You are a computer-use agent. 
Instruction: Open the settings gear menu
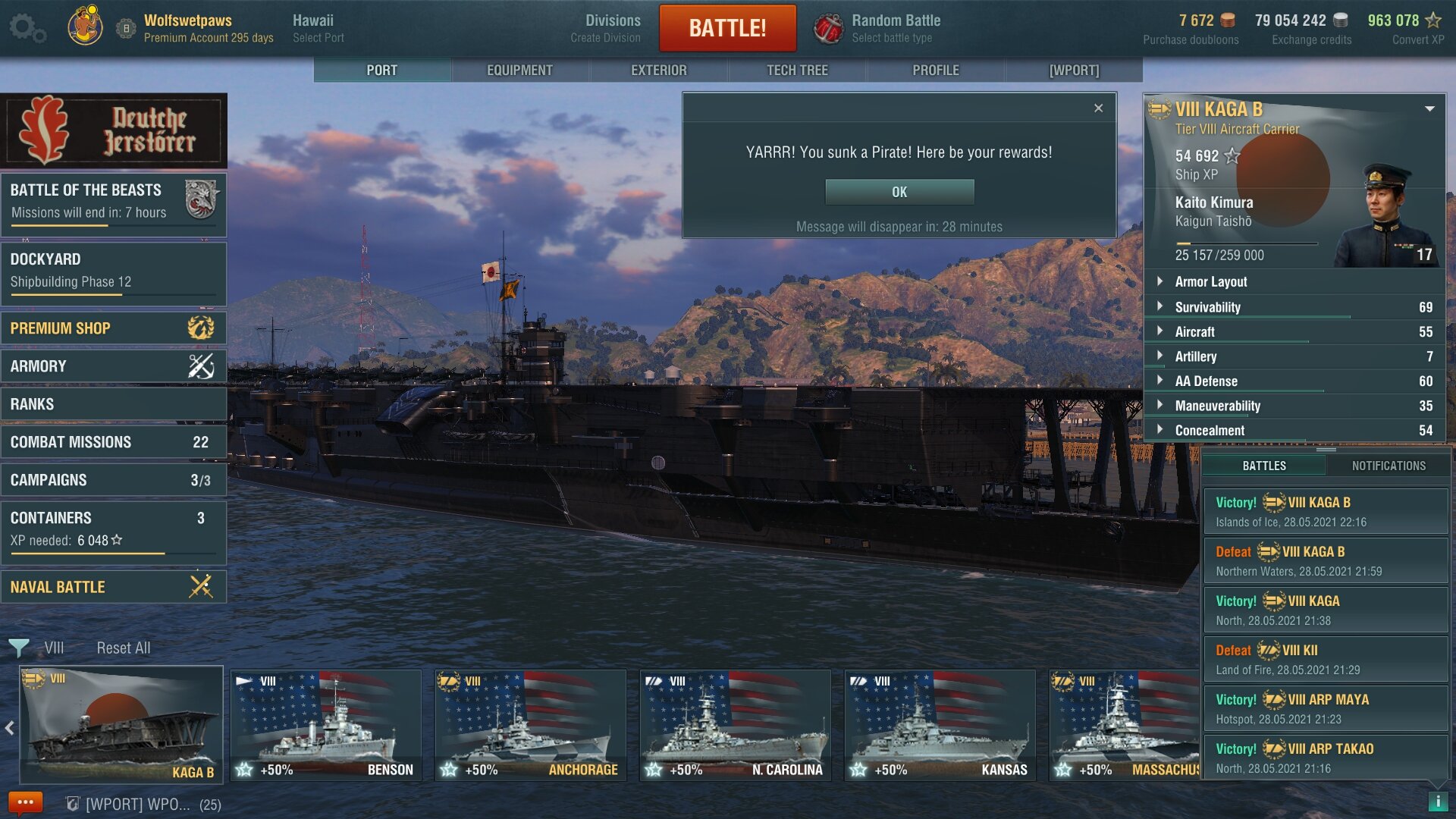click(27, 28)
